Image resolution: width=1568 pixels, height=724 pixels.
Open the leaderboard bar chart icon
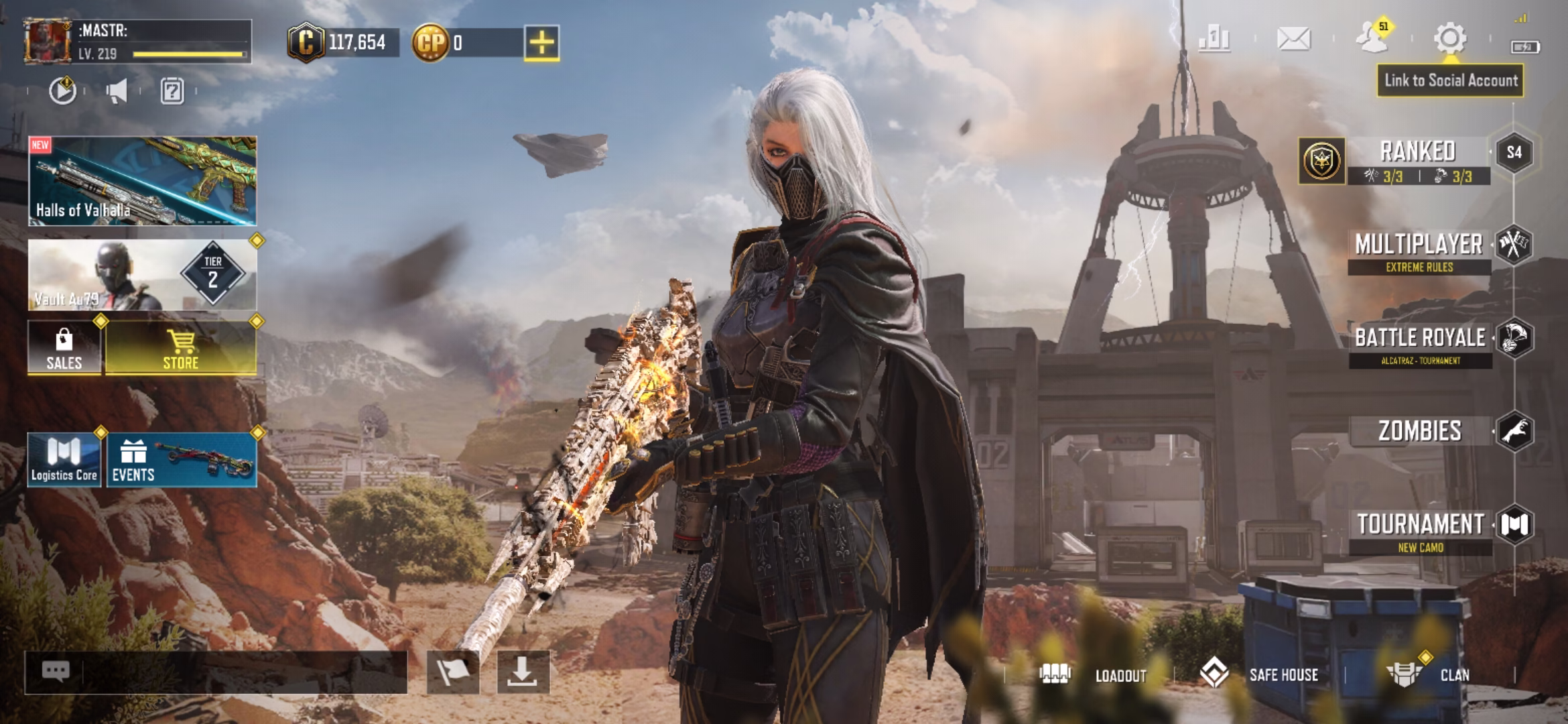[1214, 38]
